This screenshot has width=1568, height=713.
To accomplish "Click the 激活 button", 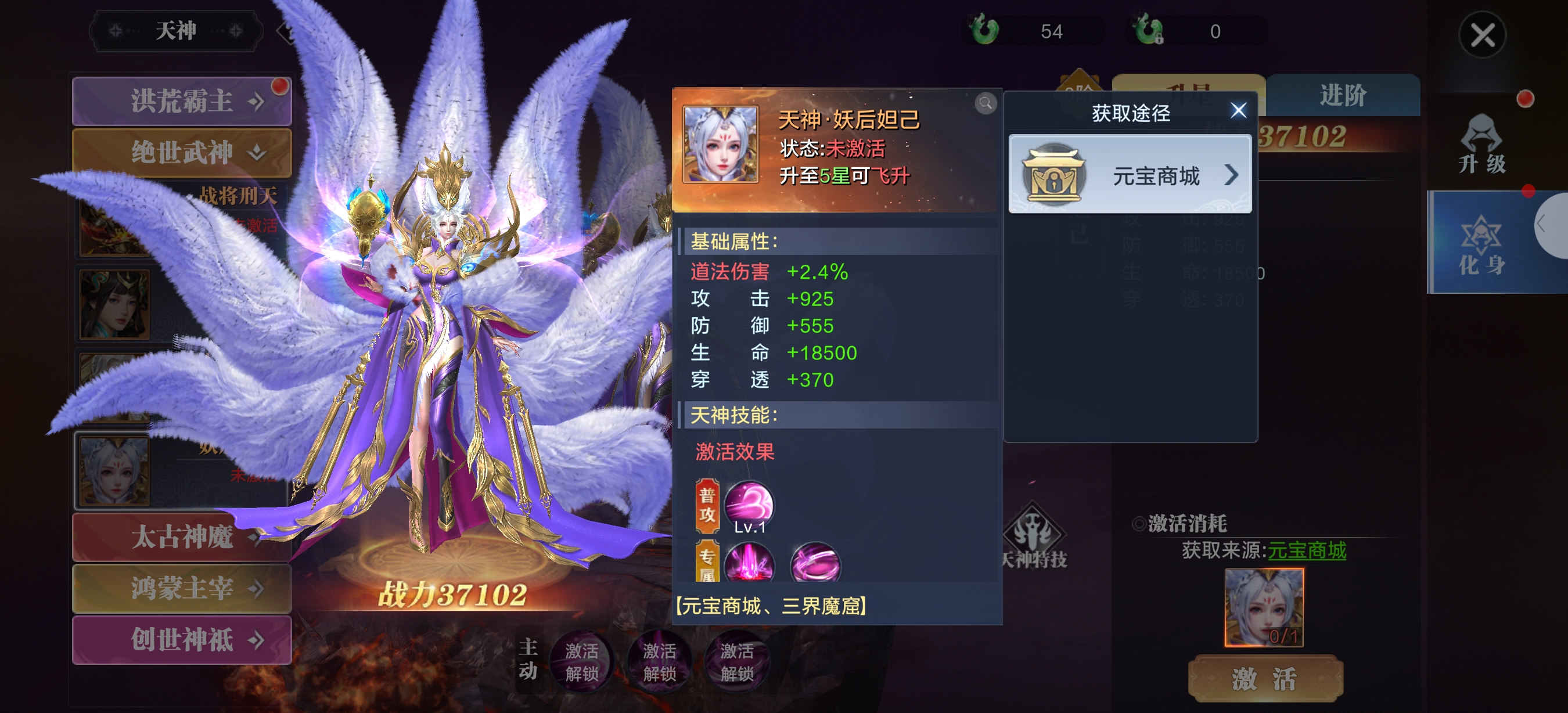I will coord(1265,678).
